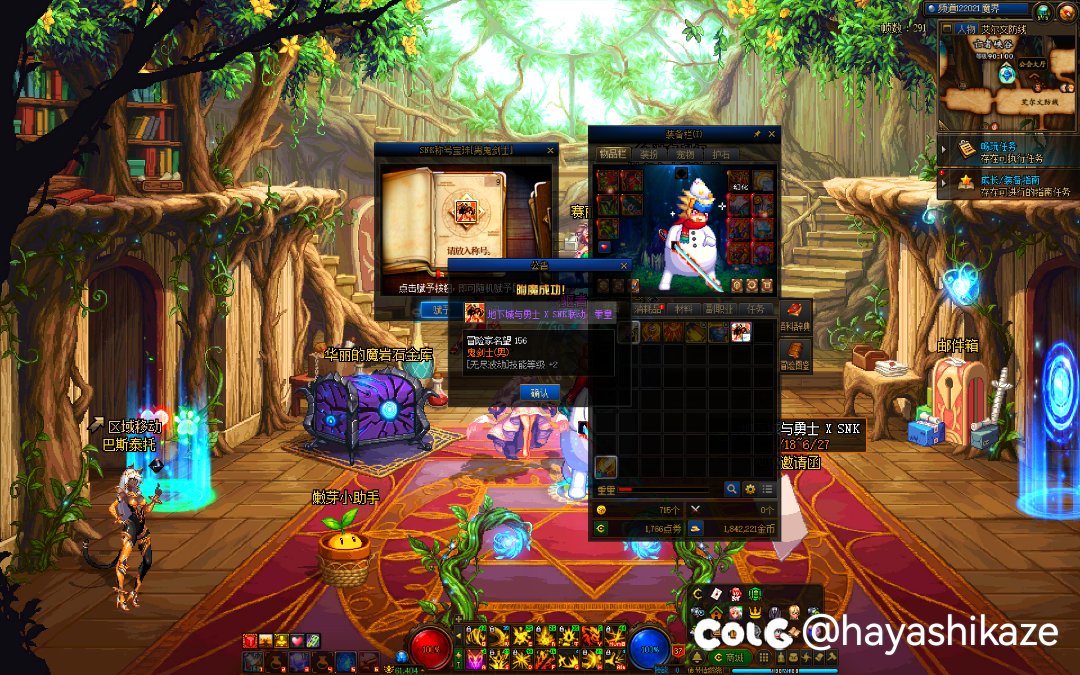Pin the equipment window

click(x=757, y=134)
